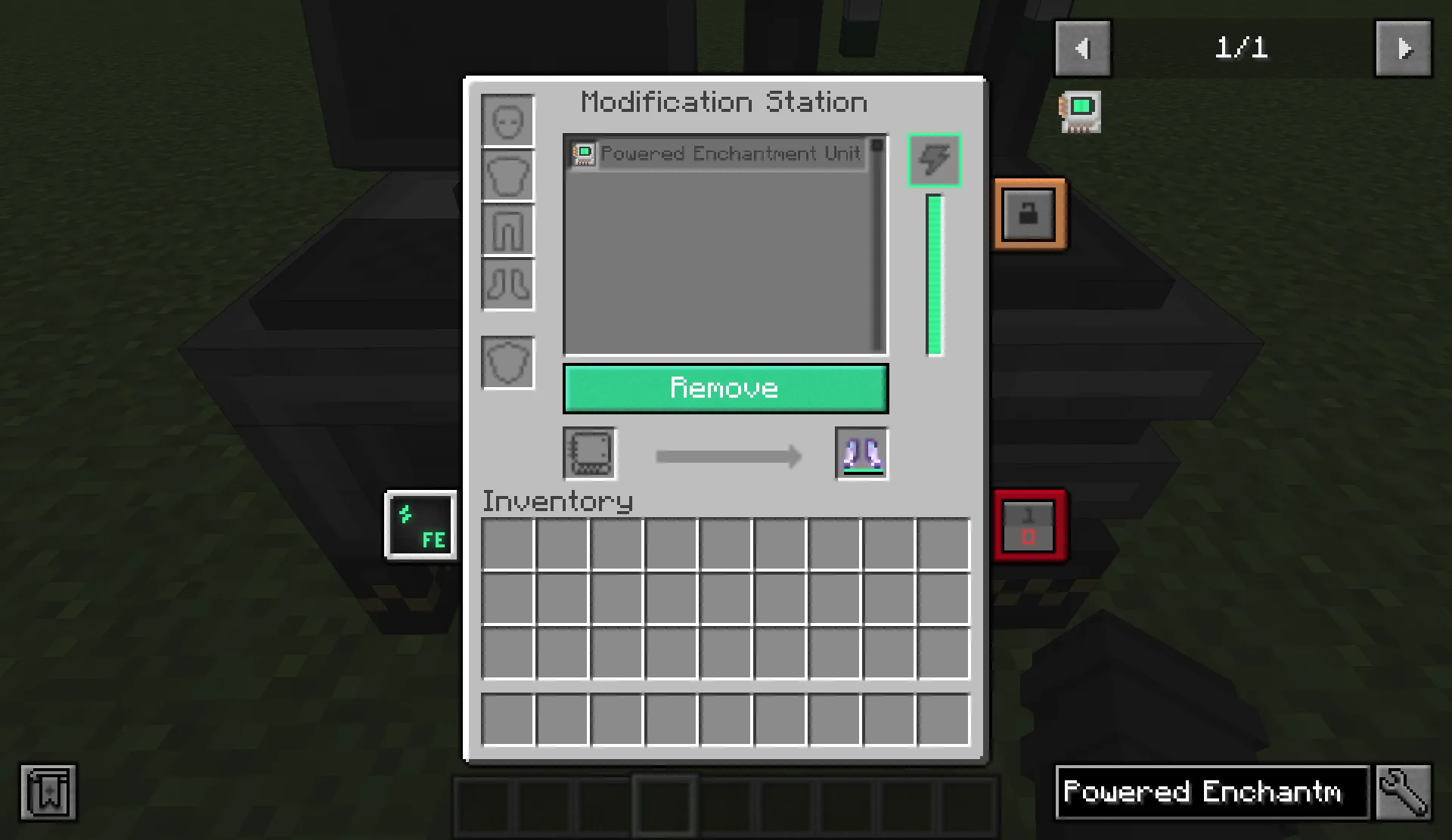Select Powered Enchantment Unit in the module list
The height and width of the screenshot is (840, 1452).
[x=718, y=153]
